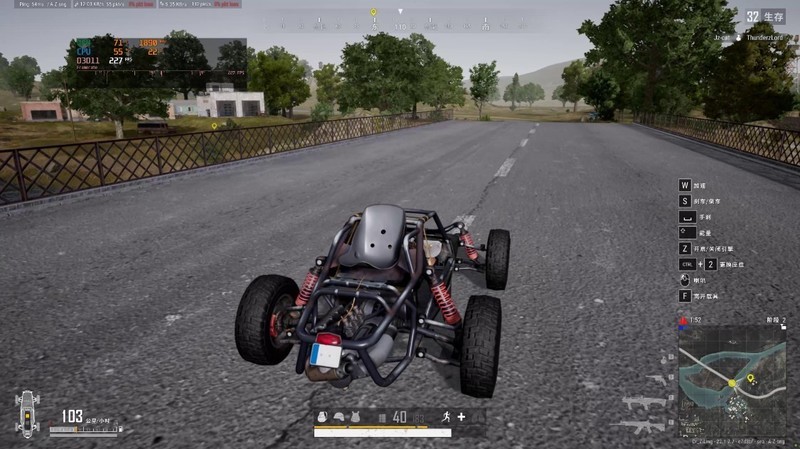Click the yellow marker on the compass bar
This screenshot has height=449, width=800.
pyautogui.click(x=374, y=13)
